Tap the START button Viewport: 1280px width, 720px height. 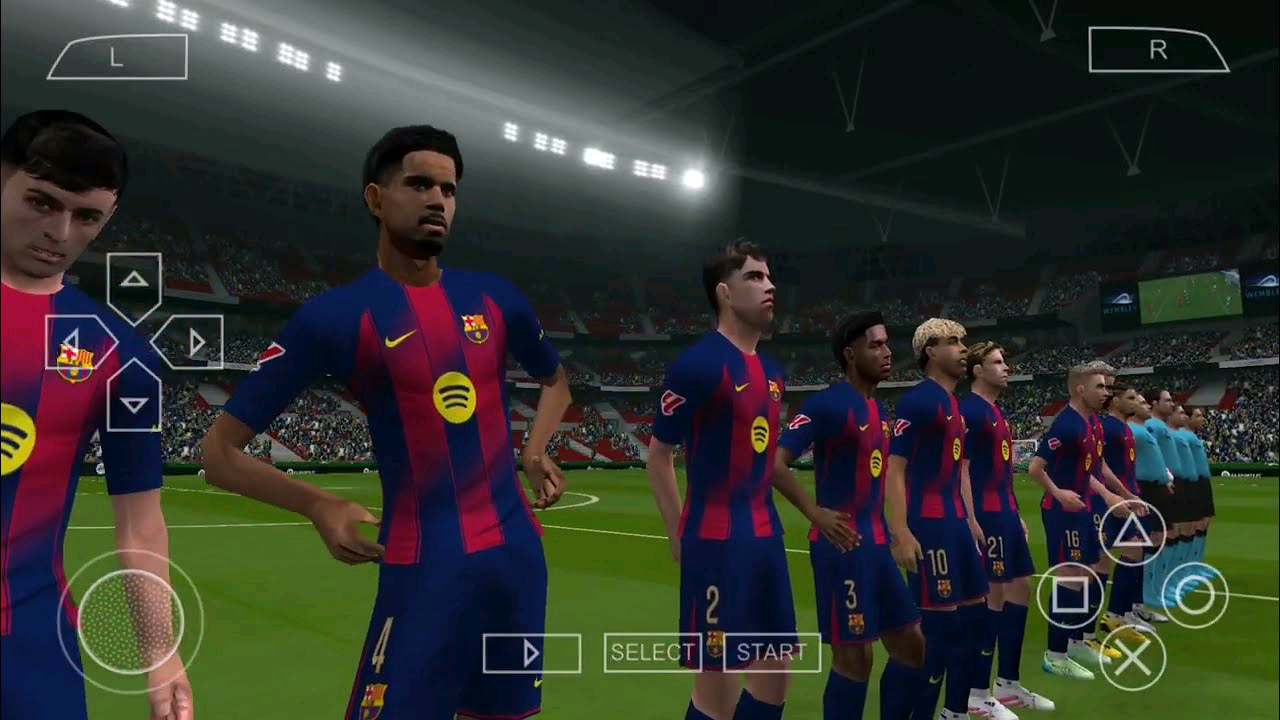coord(772,653)
